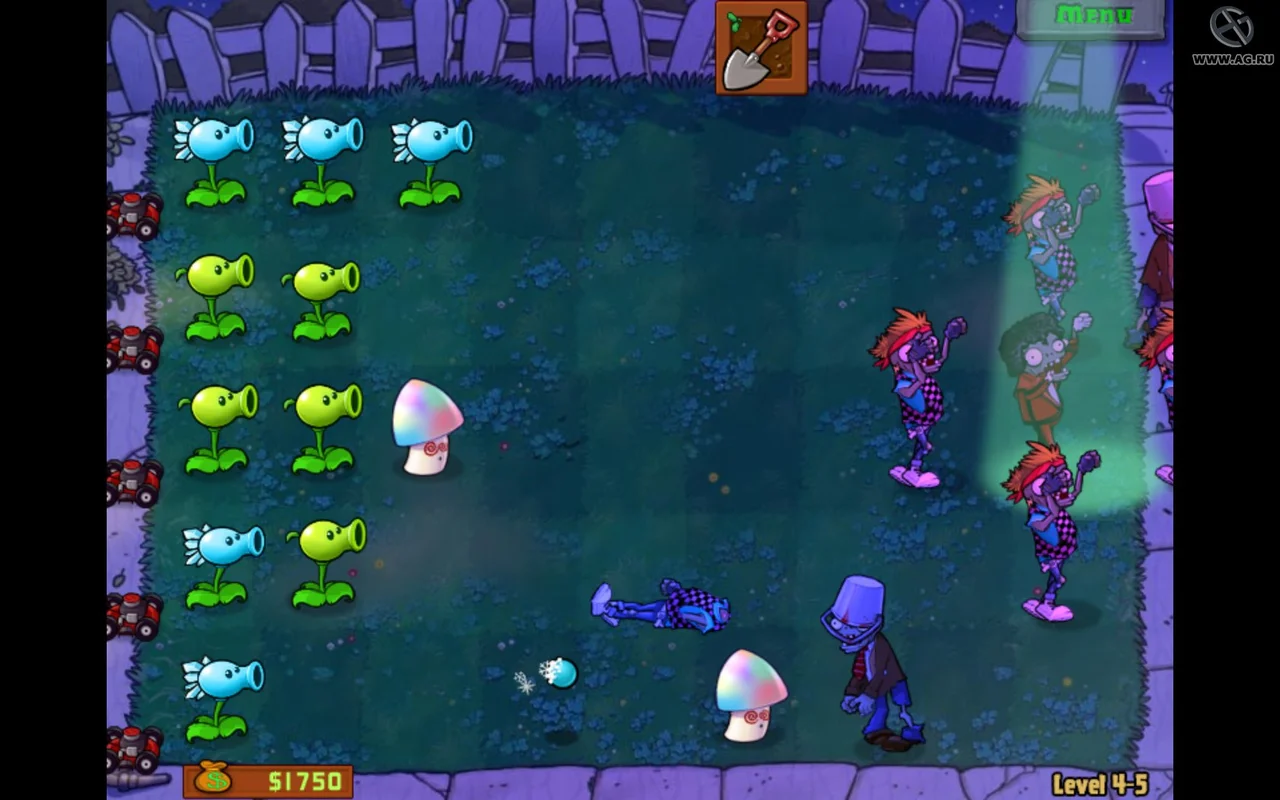Pick up the shovel tool
This screenshot has width=1280, height=800.
click(760, 45)
